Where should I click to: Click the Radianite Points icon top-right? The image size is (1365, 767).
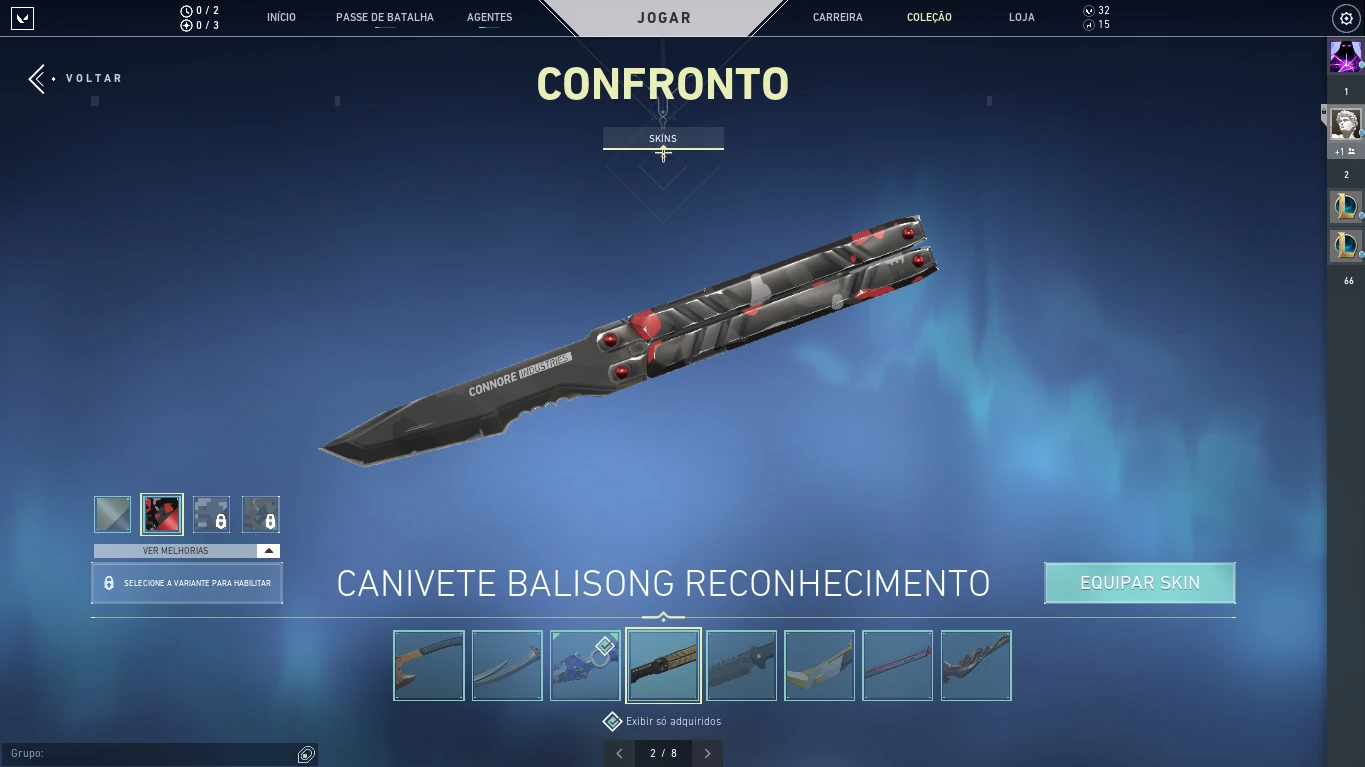point(1090,25)
